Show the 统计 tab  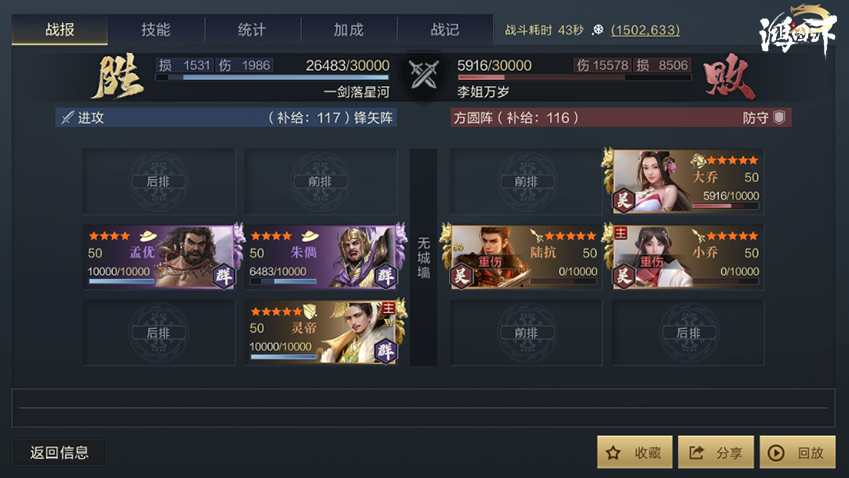click(x=252, y=30)
